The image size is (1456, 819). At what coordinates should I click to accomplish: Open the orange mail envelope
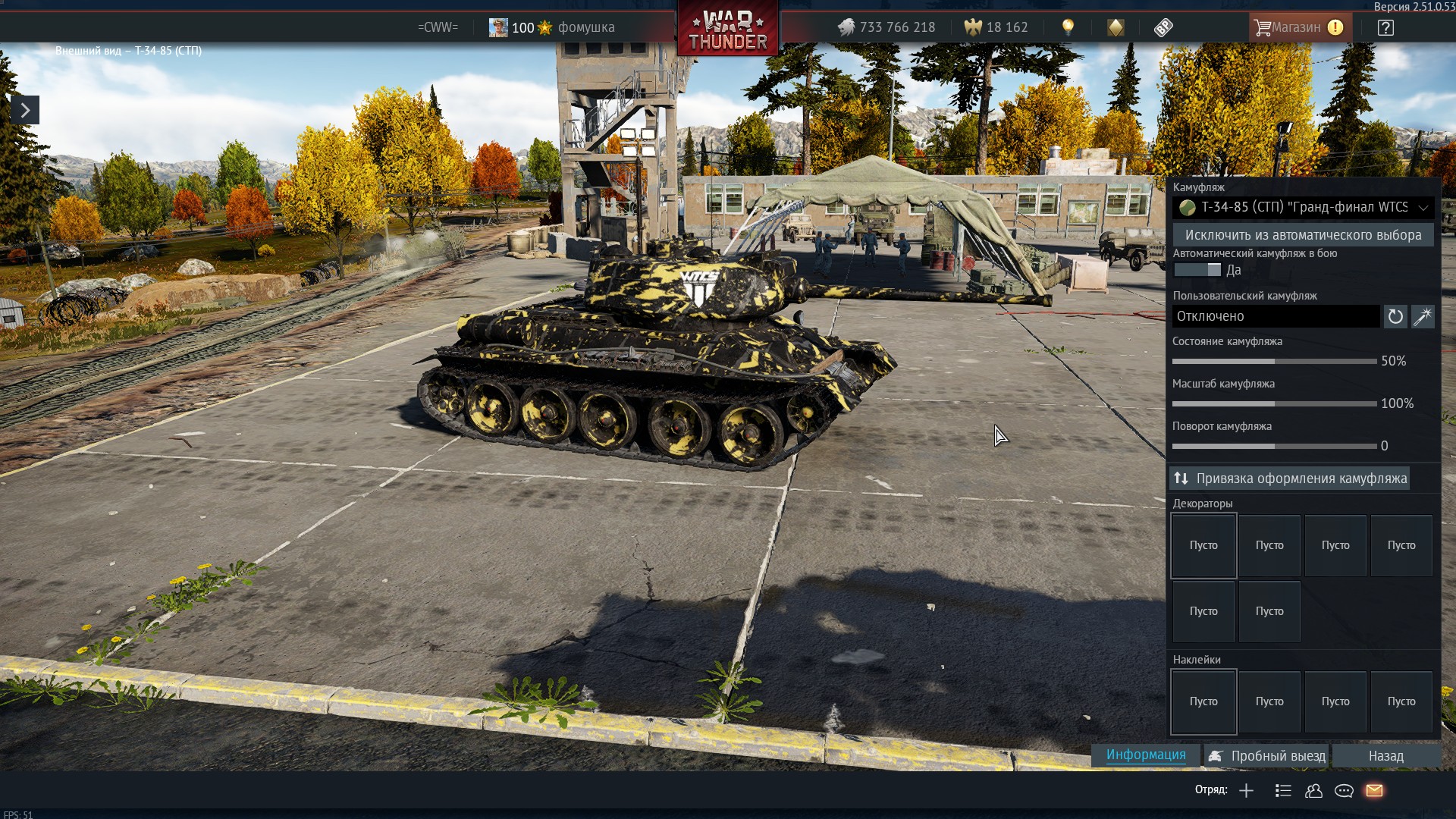click(1374, 791)
